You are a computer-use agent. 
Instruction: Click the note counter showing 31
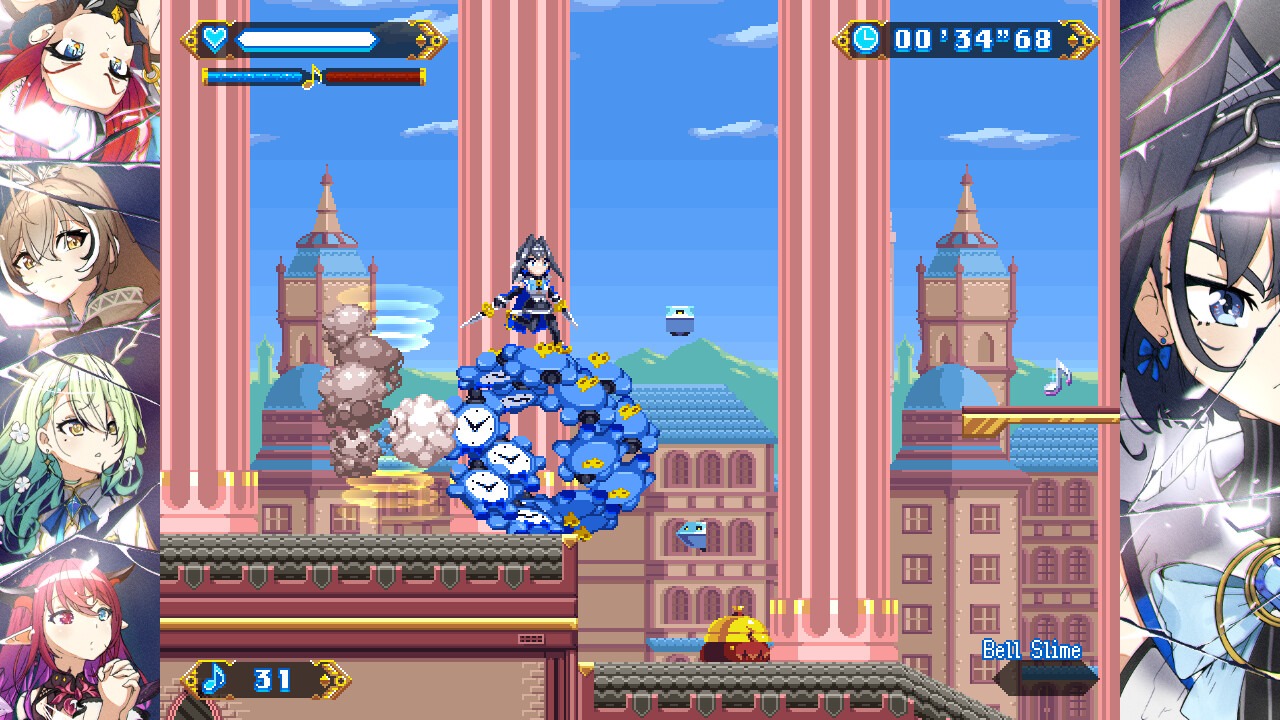point(270,681)
